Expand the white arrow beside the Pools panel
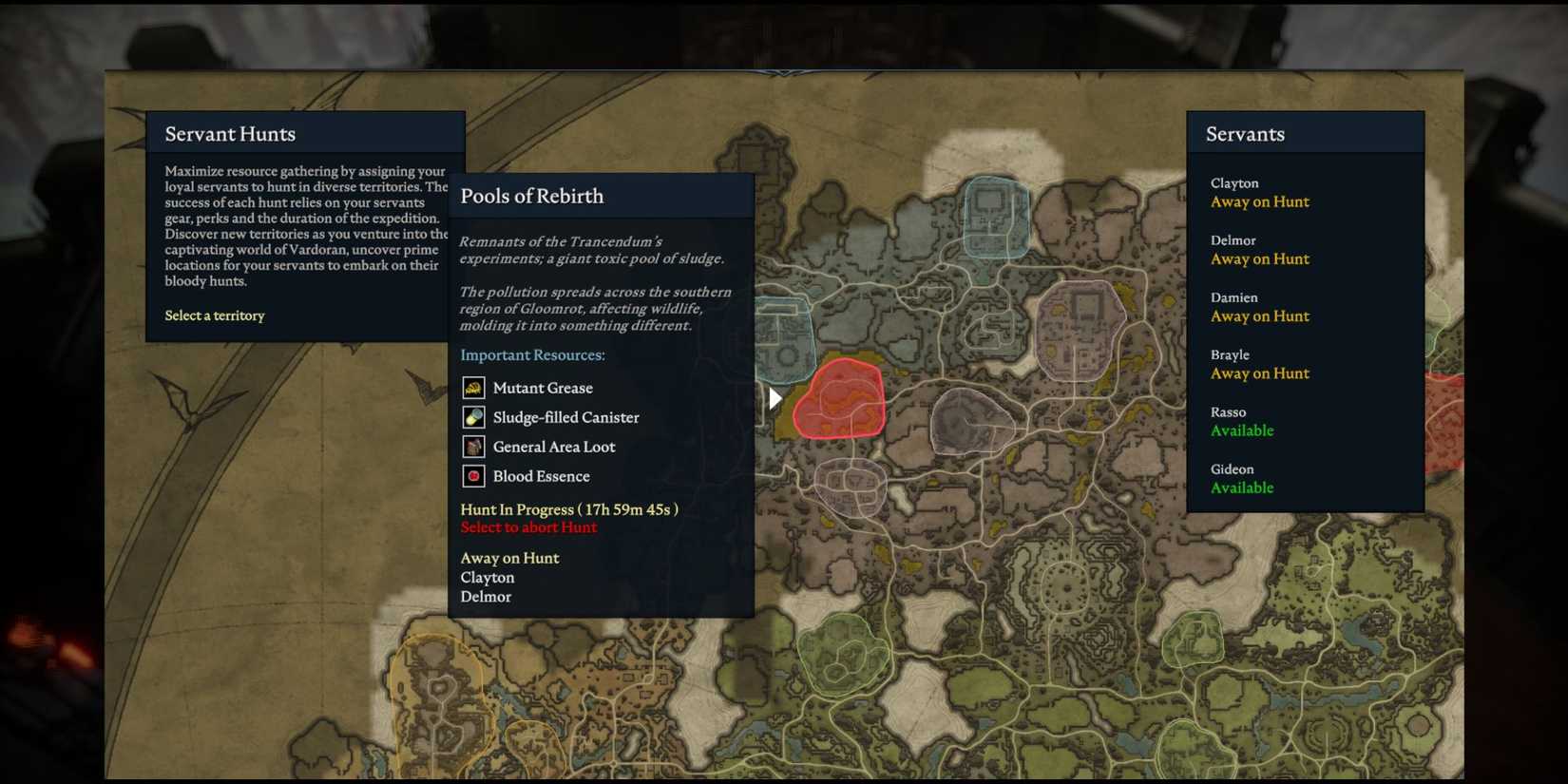The height and width of the screenshot is (784, 1568). tap(774, 398)
